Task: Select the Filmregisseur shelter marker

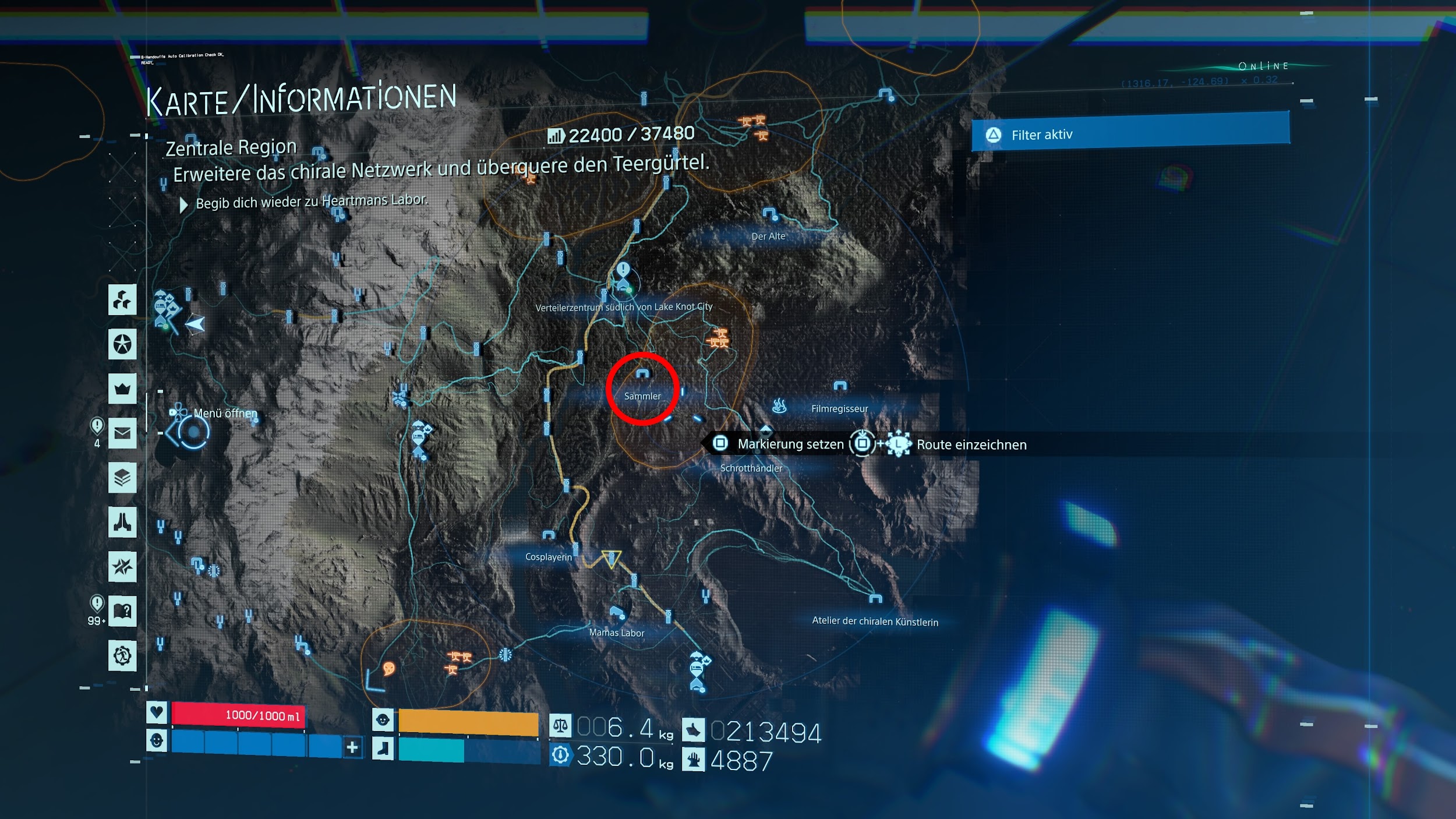Action: click(x=840, y=386)
